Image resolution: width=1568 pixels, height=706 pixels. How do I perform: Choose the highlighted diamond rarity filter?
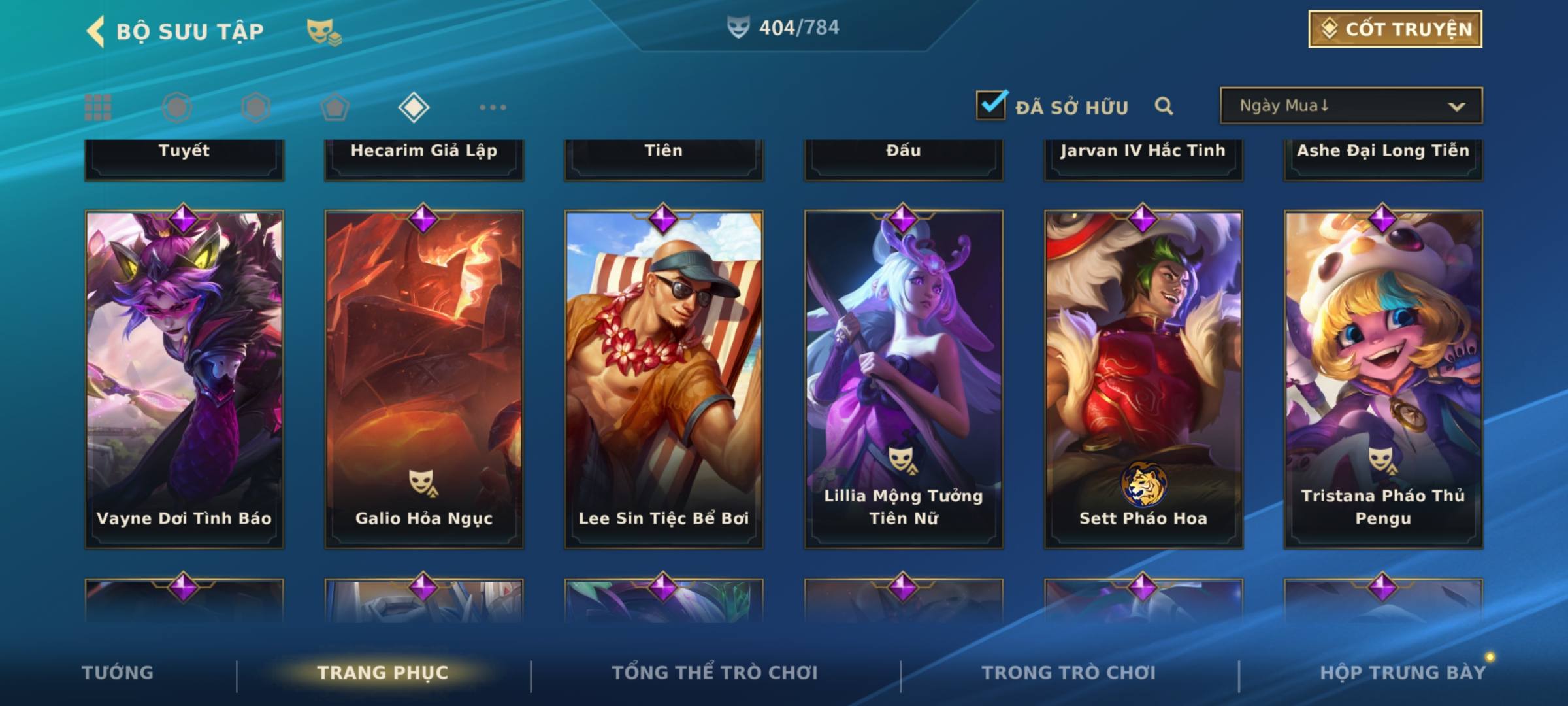click(414, 107)
